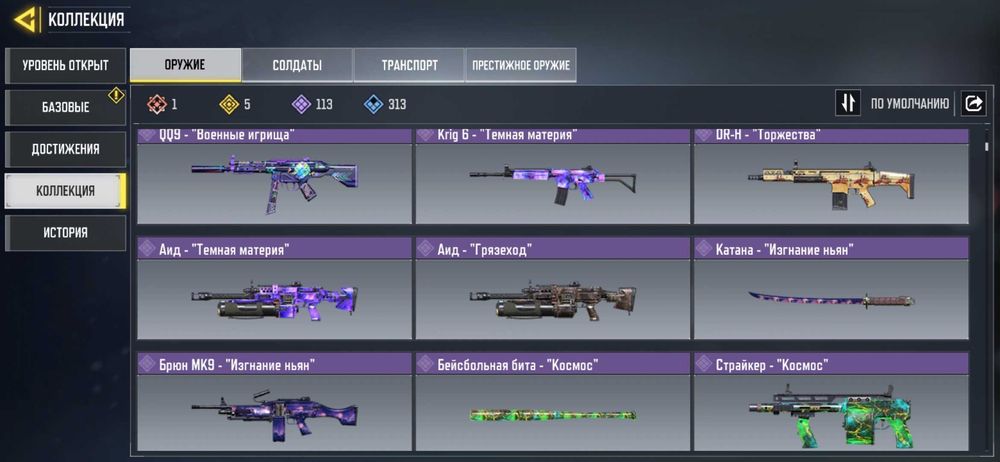
Task: Choose the Бейсбольная бита Космос card
Action: 552,405
